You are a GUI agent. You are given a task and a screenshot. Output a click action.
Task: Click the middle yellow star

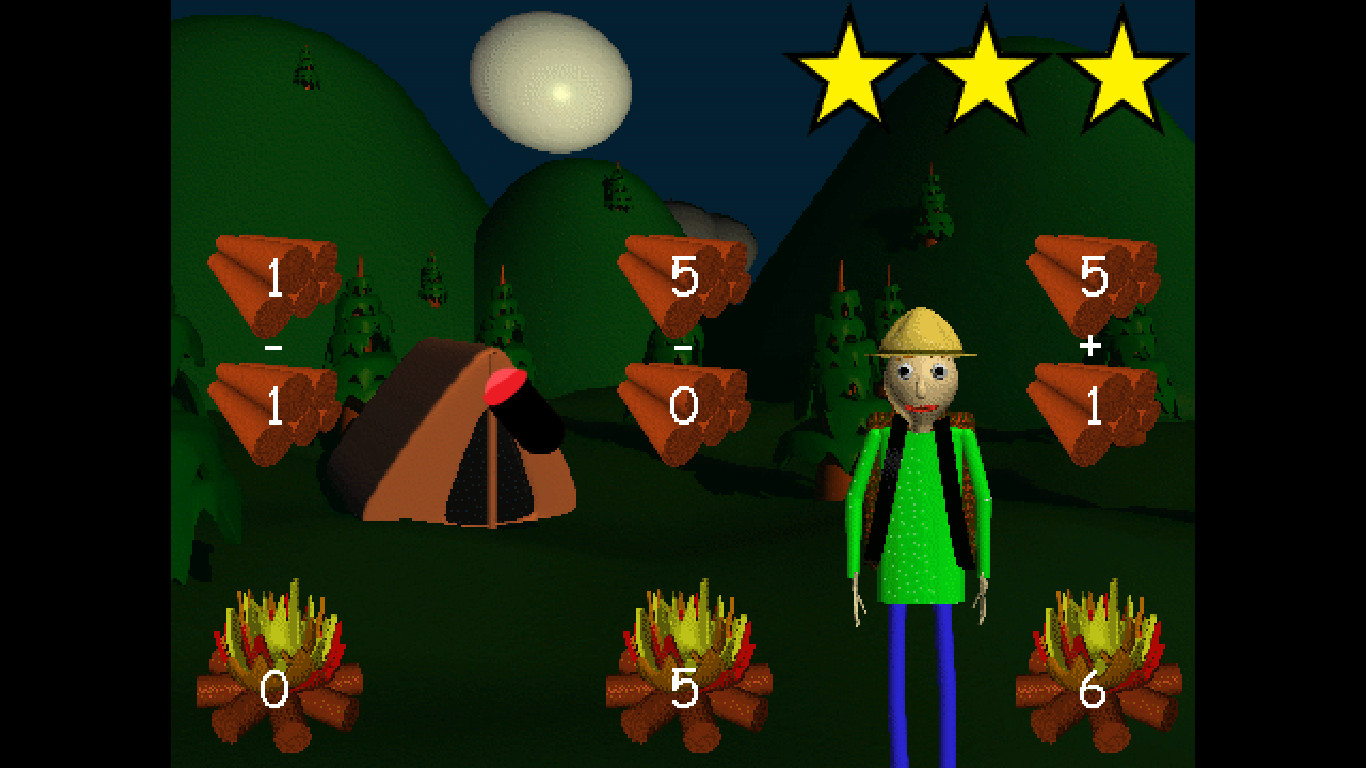pyautogui.click(x=986, y=70)
